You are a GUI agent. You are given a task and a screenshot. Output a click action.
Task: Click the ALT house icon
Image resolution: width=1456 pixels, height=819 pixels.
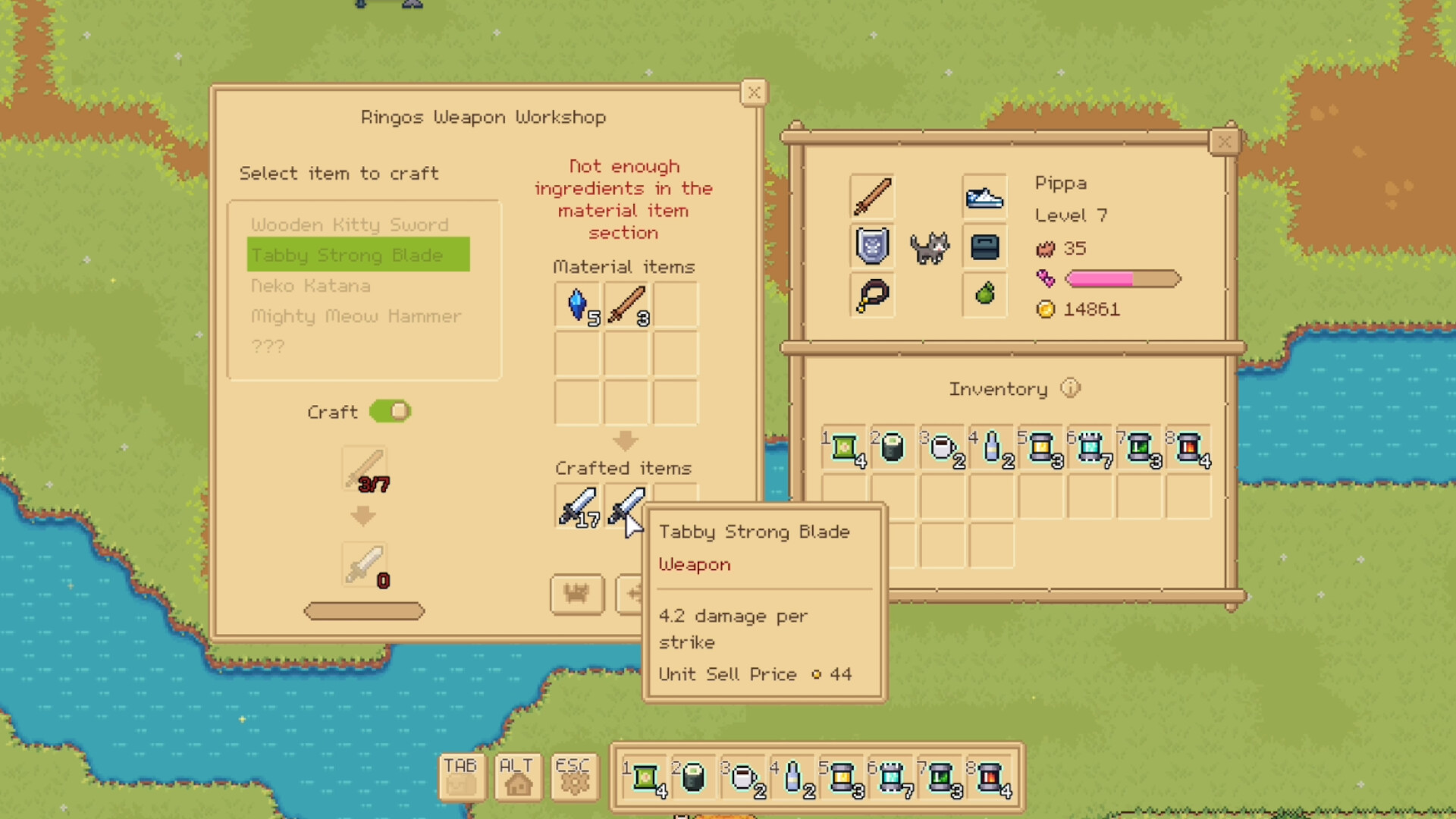click(x=517, y=777)
